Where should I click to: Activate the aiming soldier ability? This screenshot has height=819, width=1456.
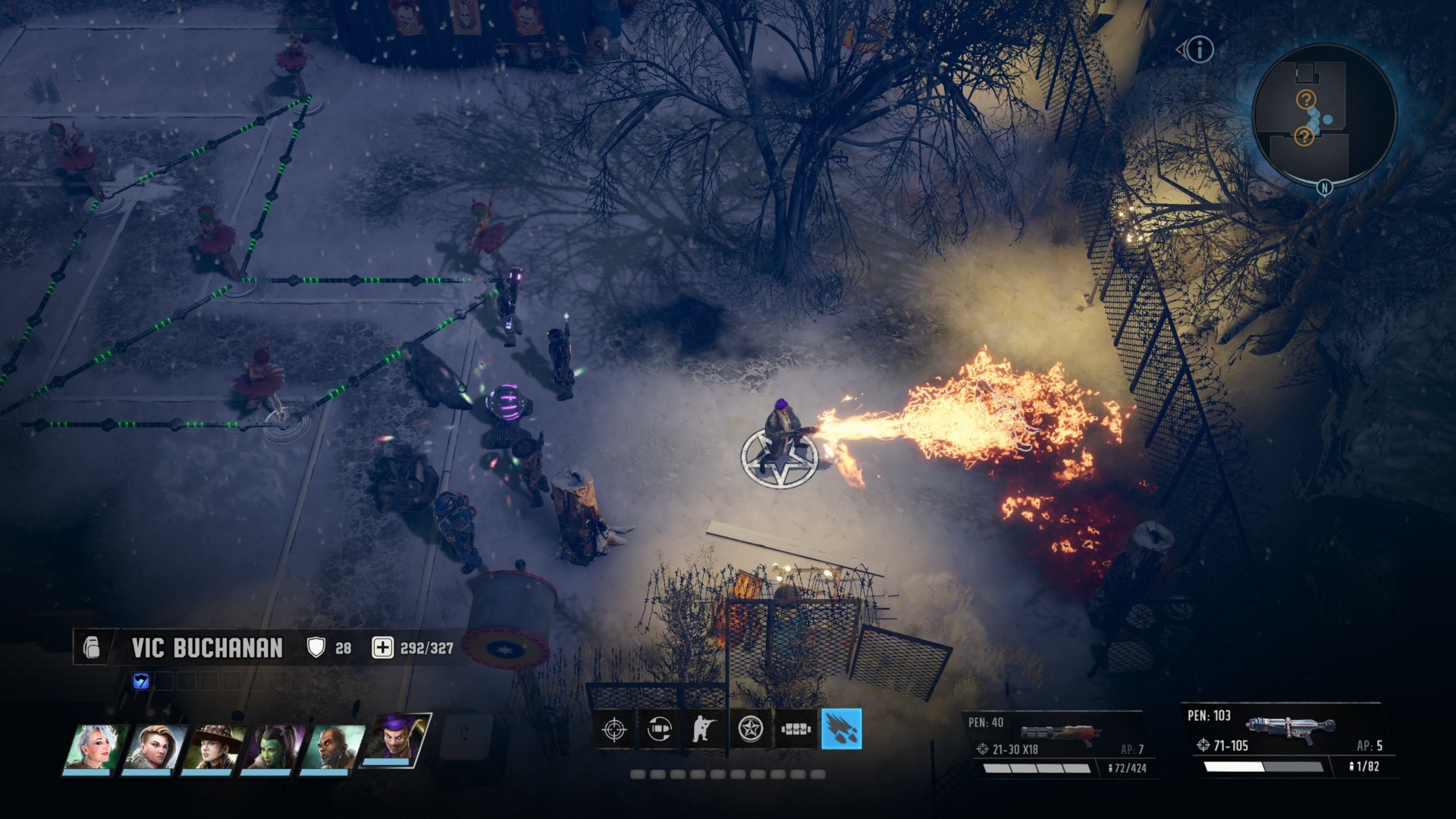click(704, 730)
